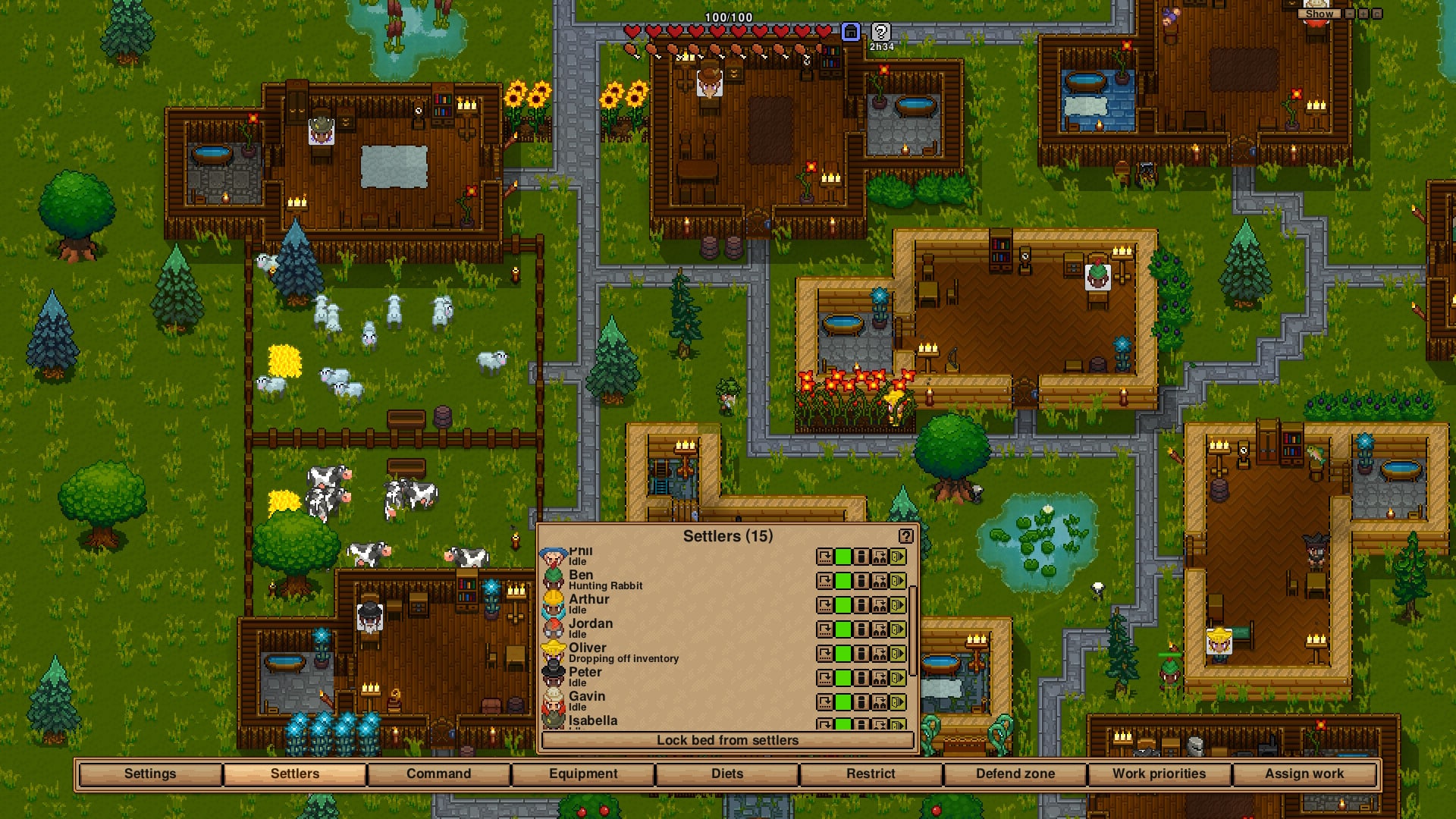Open the Restrict panel
1456x819 pixels.
871,773
